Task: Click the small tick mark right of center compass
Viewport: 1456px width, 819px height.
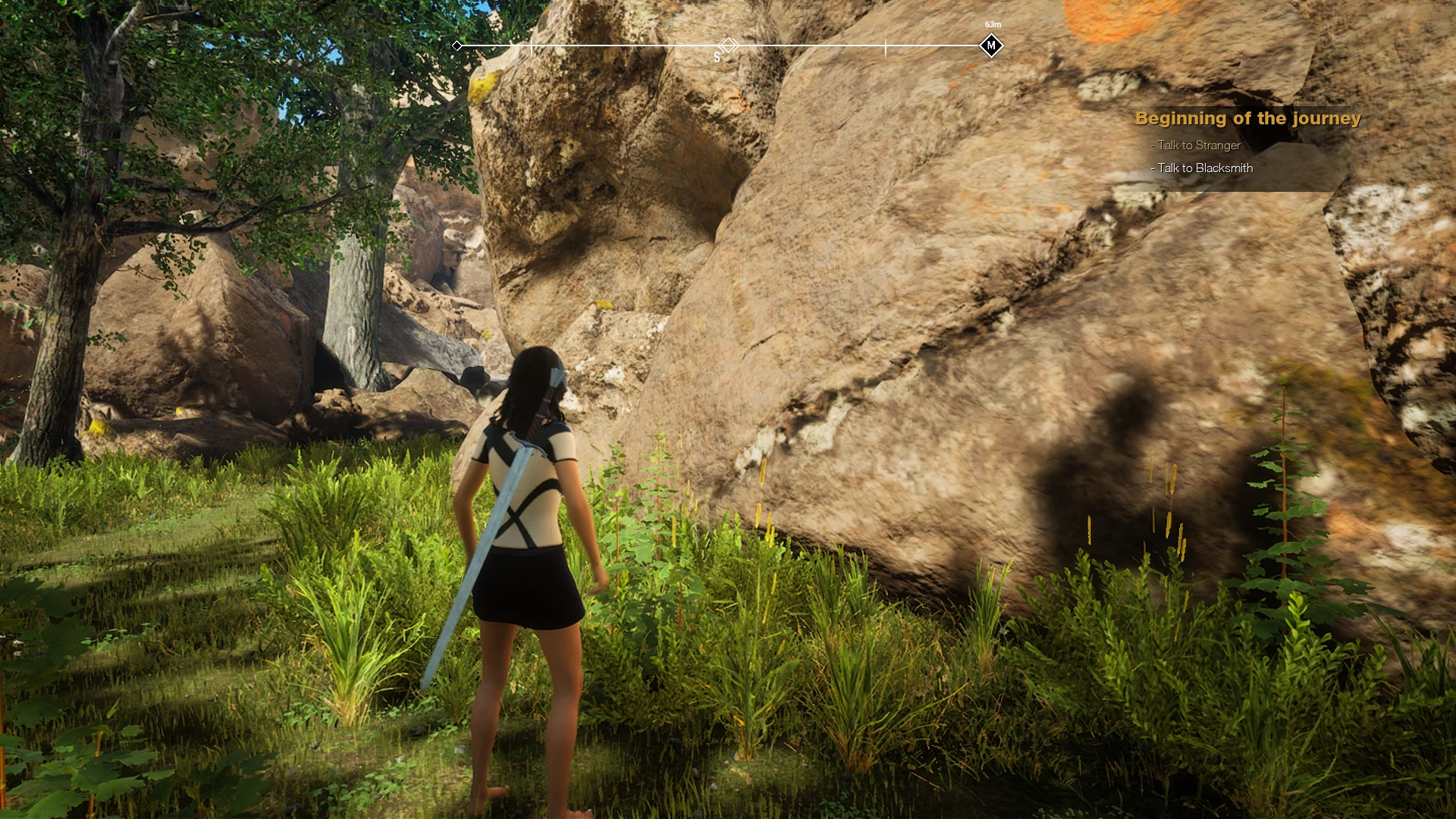Action: (x=884, y=45)
